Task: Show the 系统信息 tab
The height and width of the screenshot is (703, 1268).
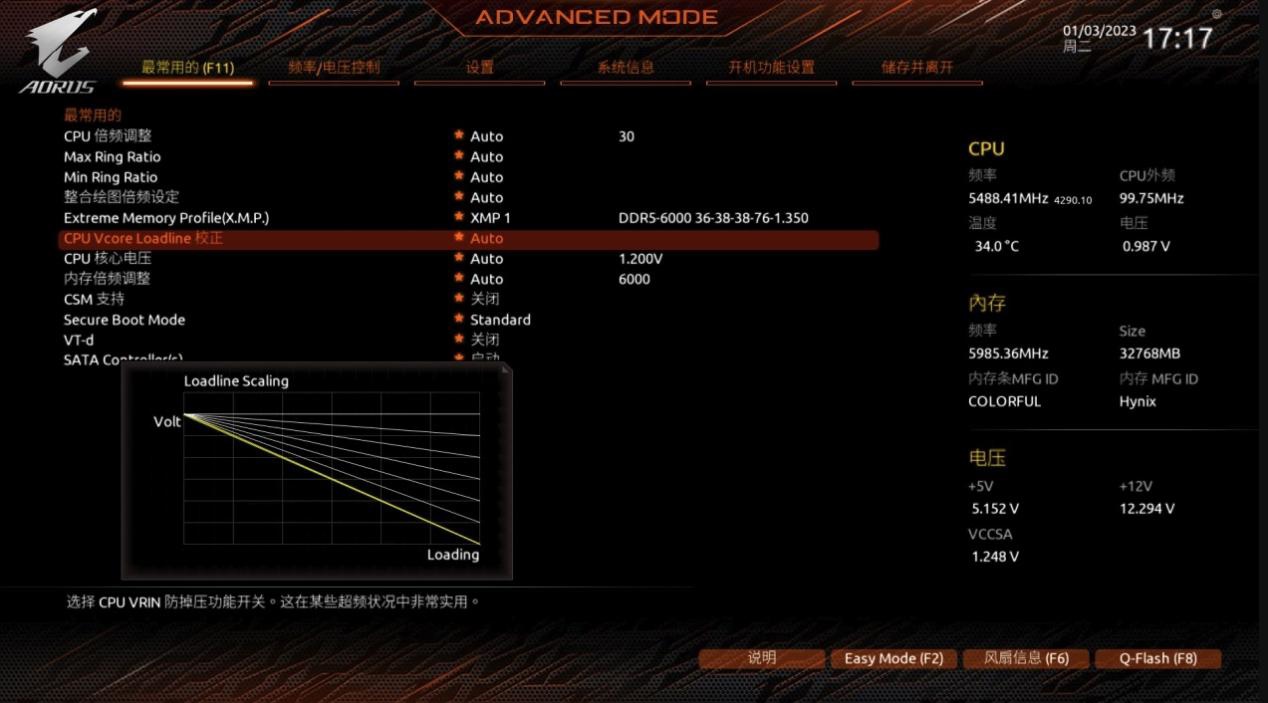Action: point(626,68)
